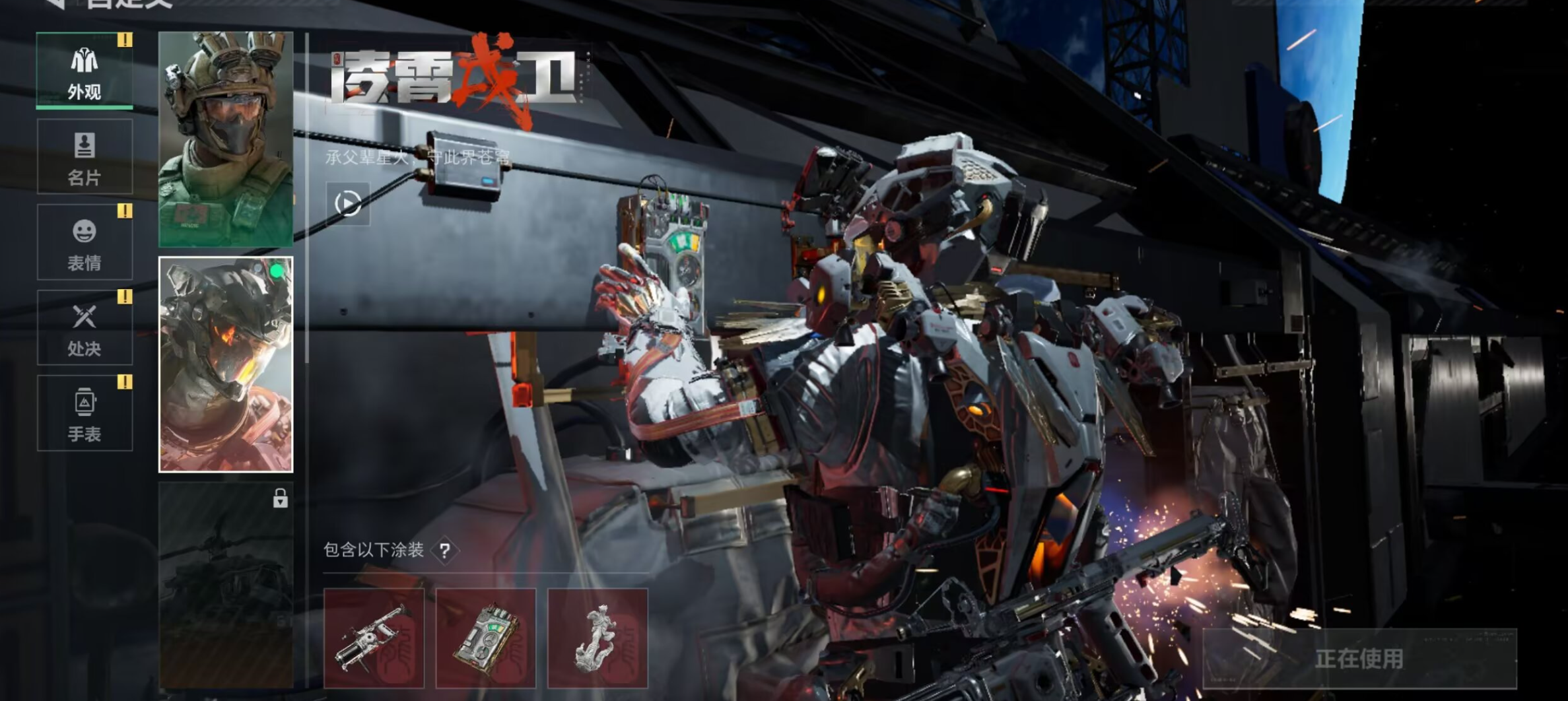Viewport: 1568px width, 701px height.
Task: Choose the green camo soldier skin thumbnail
Action: pyautogui.click(x=226, y=139)
